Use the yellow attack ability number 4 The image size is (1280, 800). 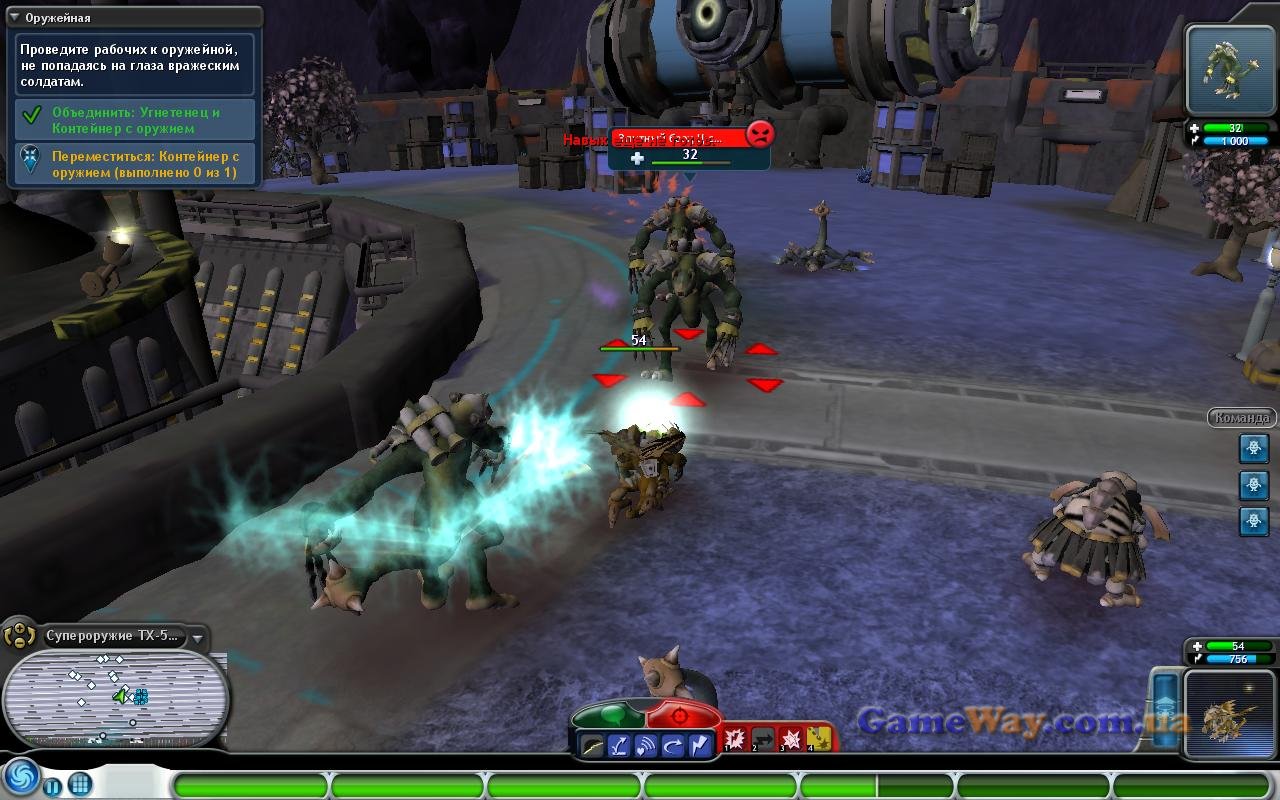(x=819, y=739)
